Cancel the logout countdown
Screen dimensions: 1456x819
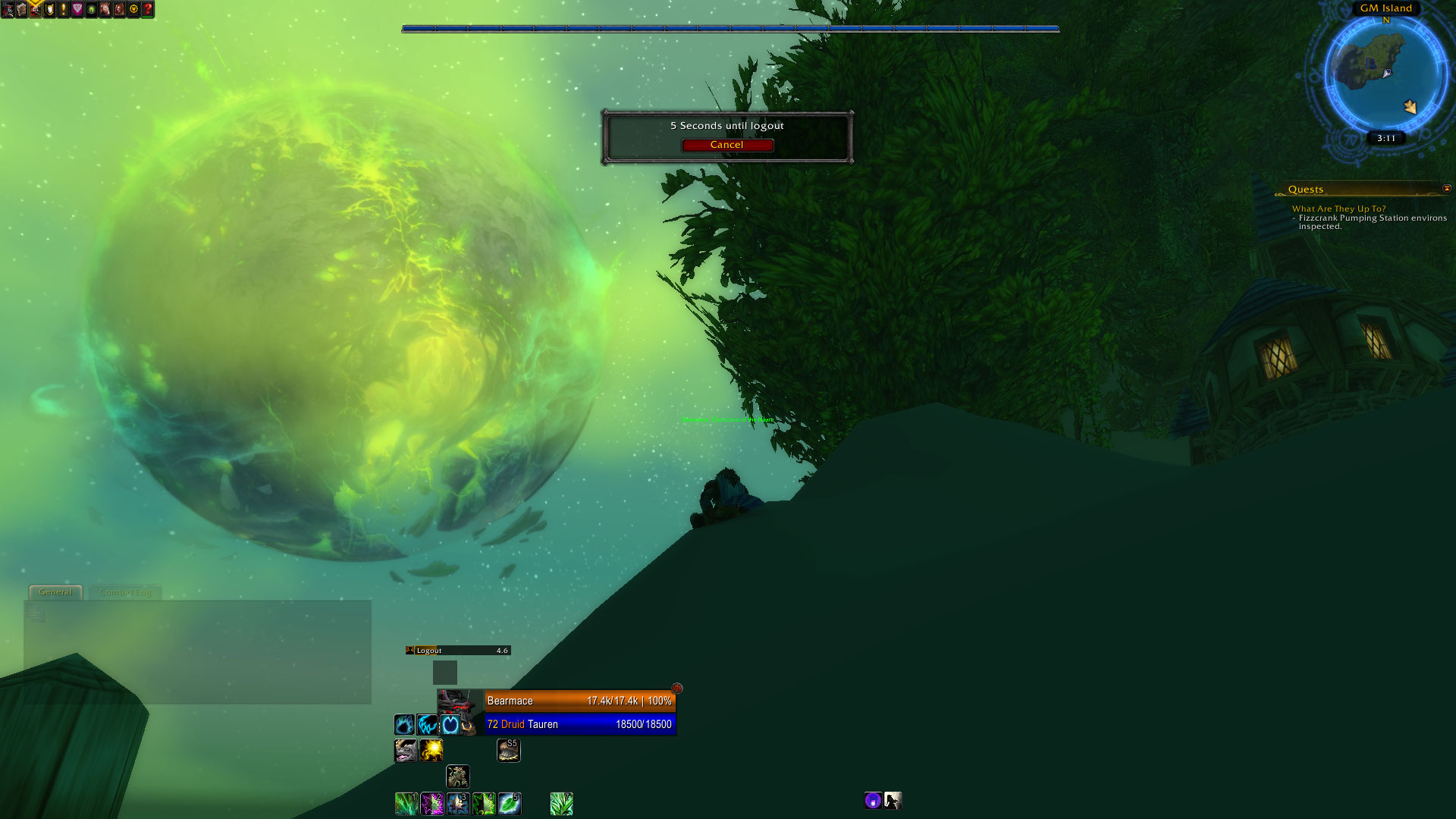726,145
